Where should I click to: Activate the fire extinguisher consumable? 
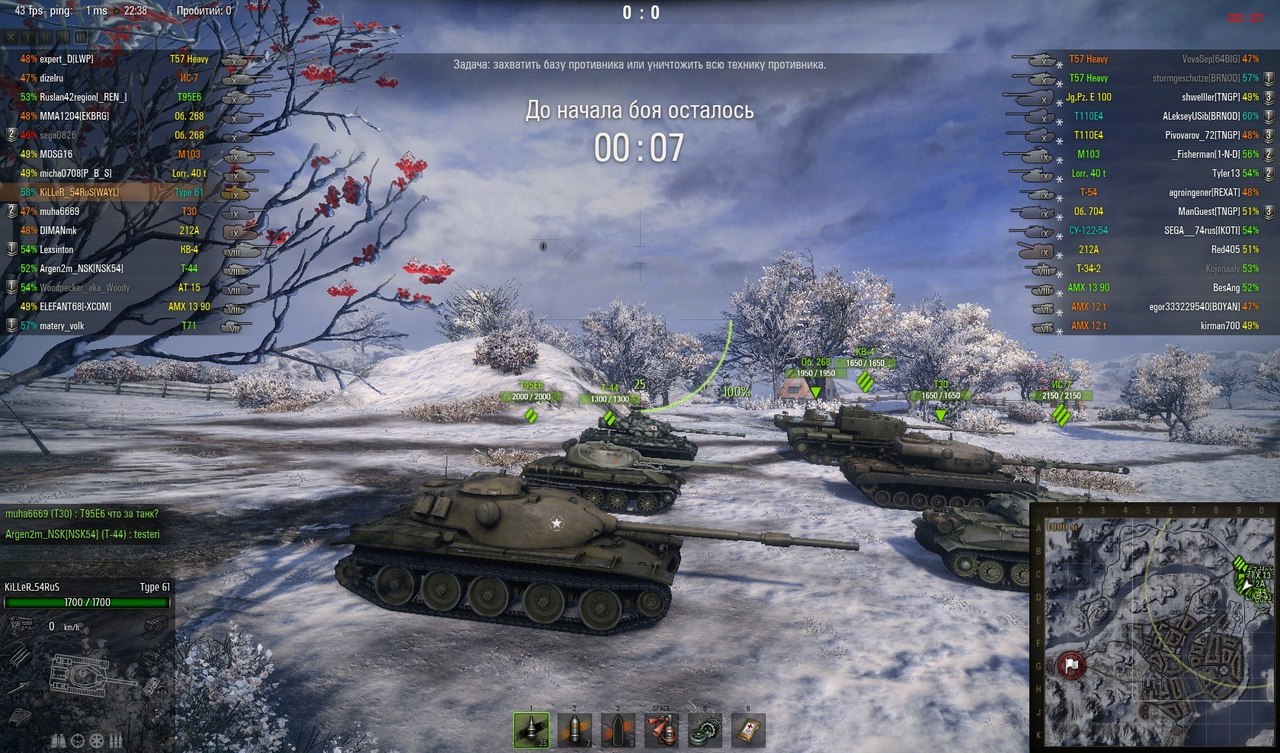coord(662,730)
